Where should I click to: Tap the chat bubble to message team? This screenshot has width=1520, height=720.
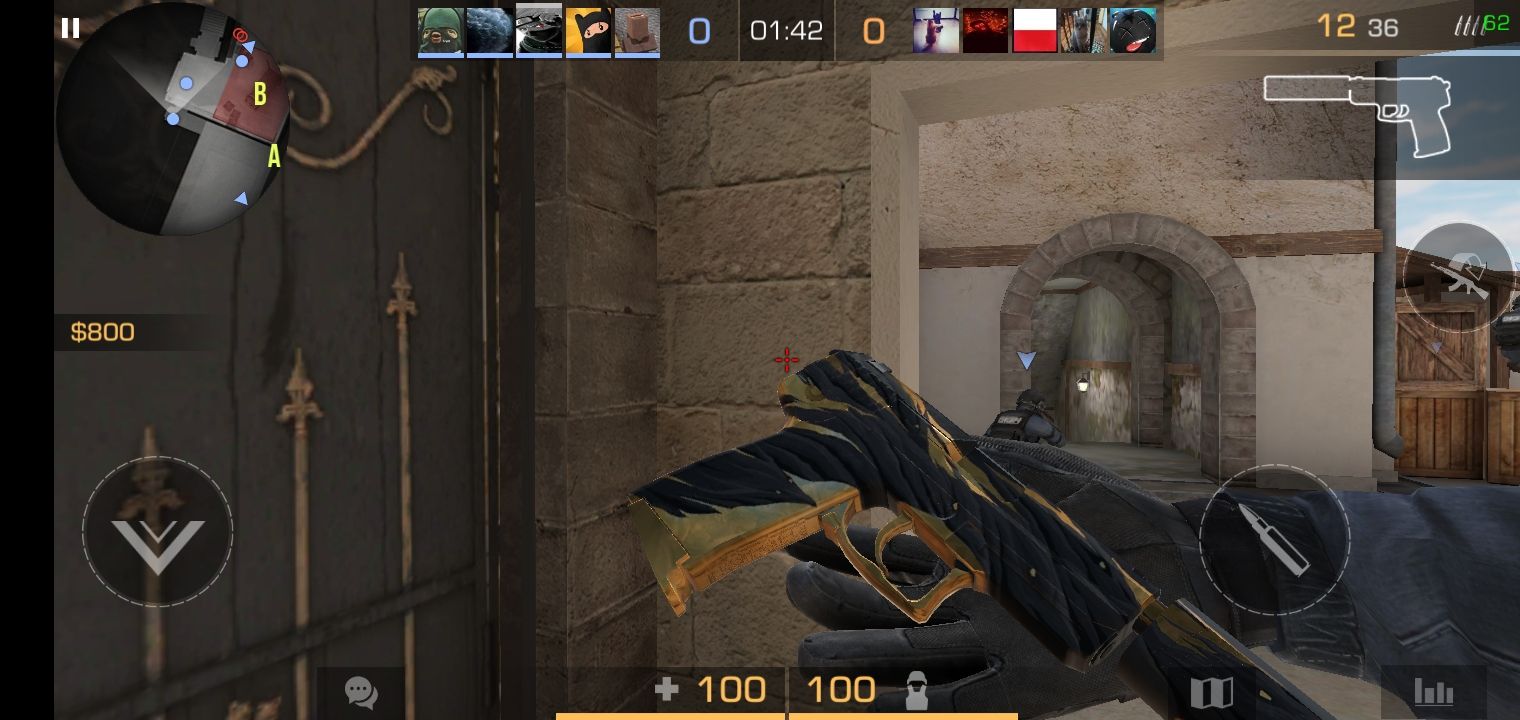pyautogui.click(x=359, y=689)
